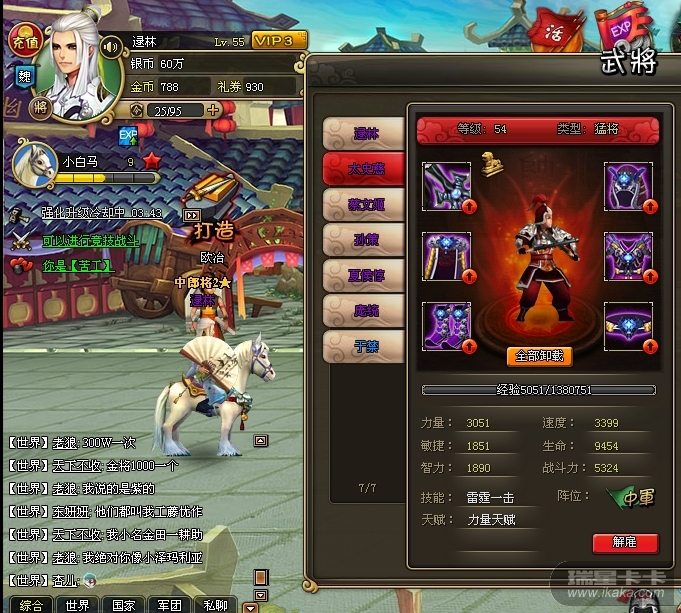Select general 于禁 in the list
Image resolution: width=681 pixels, height=613 pixels.
(x=363, y=346)
